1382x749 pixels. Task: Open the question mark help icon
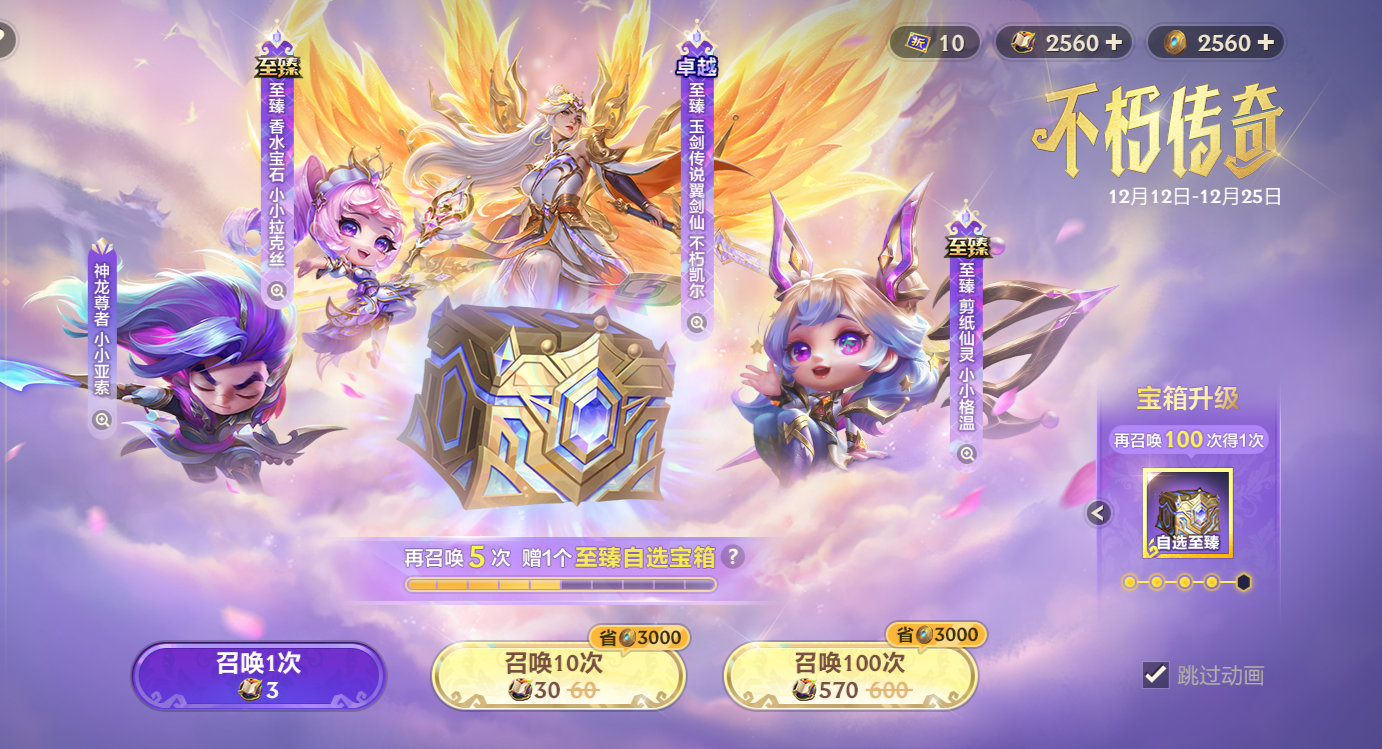tap(733, 557)
